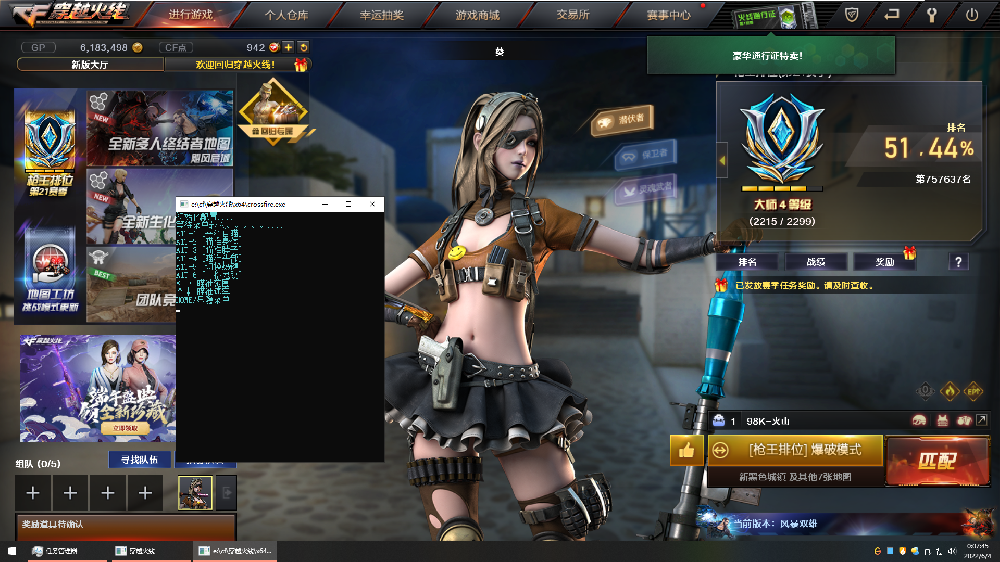
Task: Open the wrench settings icon
Action: (x=932, y=15)
